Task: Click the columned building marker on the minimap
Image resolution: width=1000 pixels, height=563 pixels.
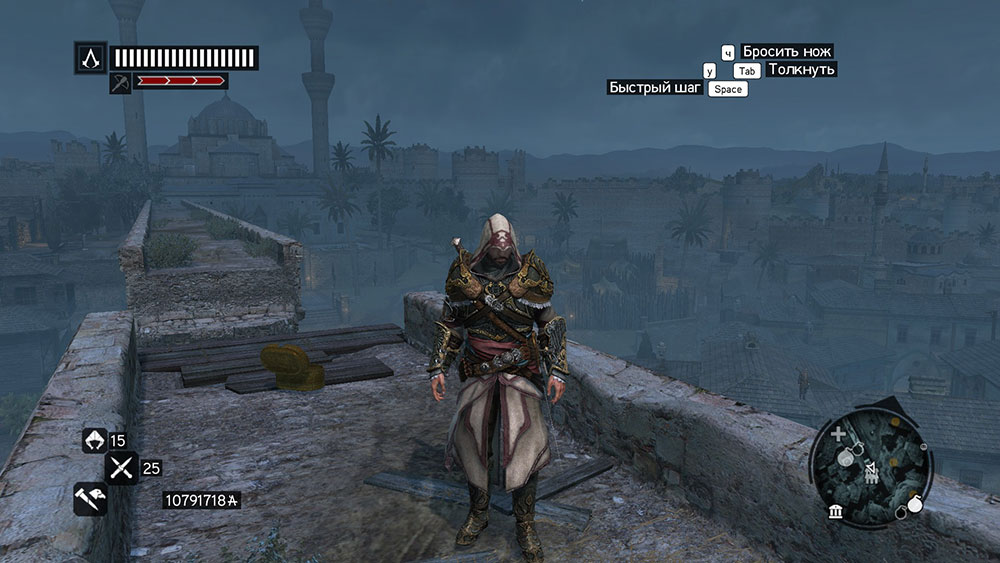Action: [x=836, y=513]
